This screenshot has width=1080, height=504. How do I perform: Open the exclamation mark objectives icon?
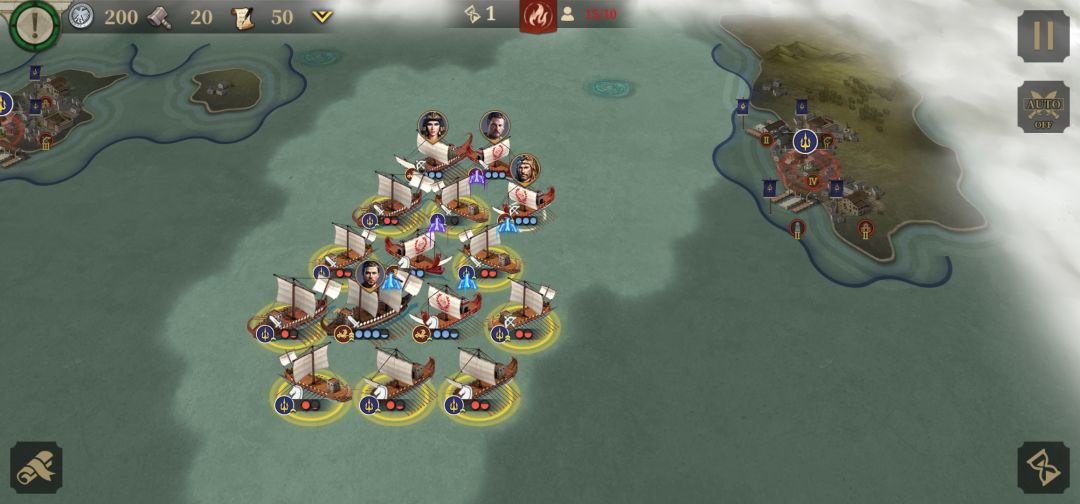34,25
